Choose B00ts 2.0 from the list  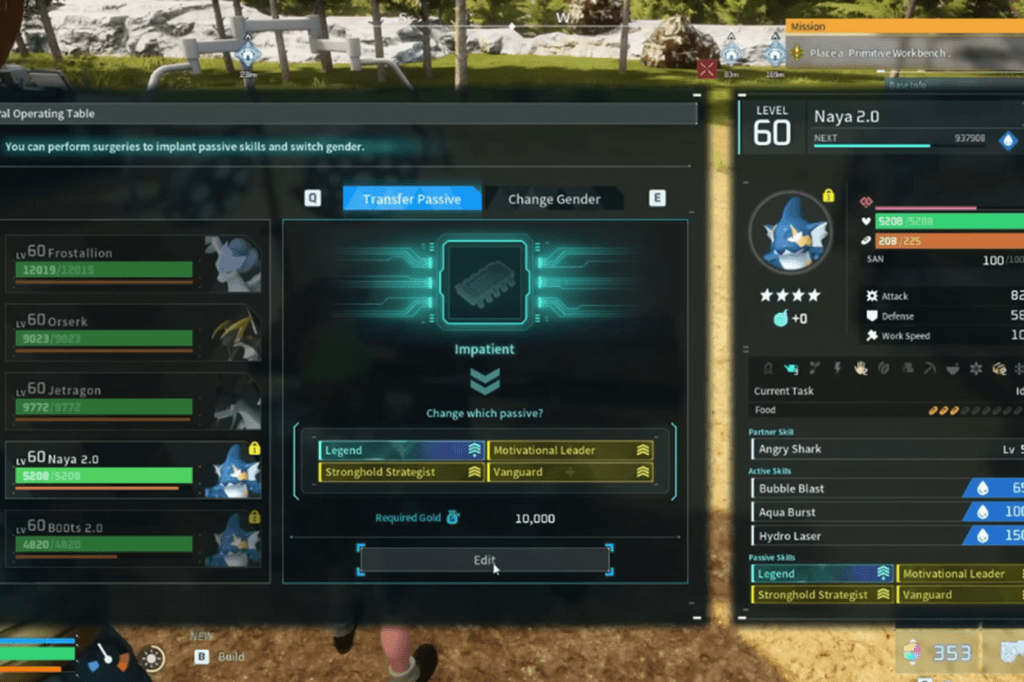[136, 537]
